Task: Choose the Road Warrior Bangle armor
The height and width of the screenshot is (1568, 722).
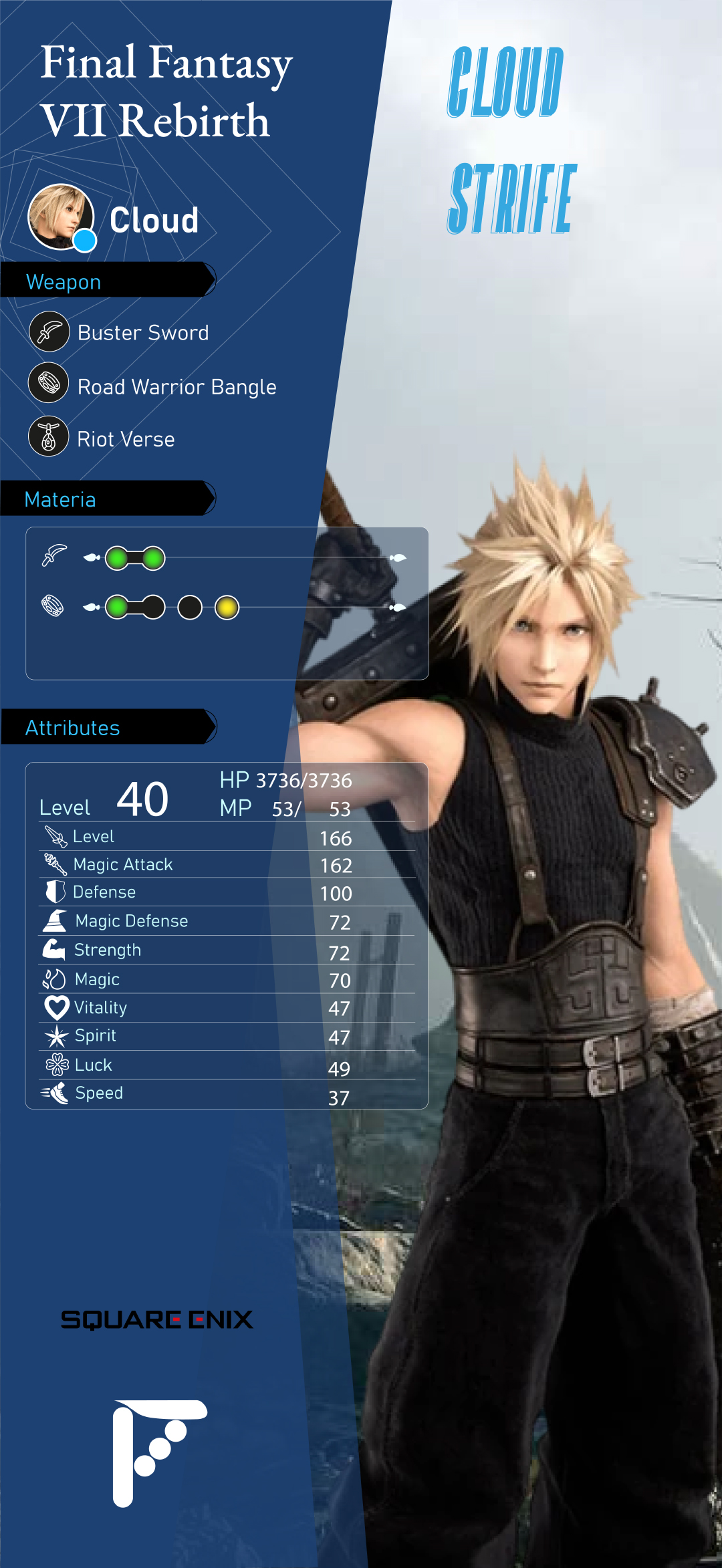Action: point(176,387)
